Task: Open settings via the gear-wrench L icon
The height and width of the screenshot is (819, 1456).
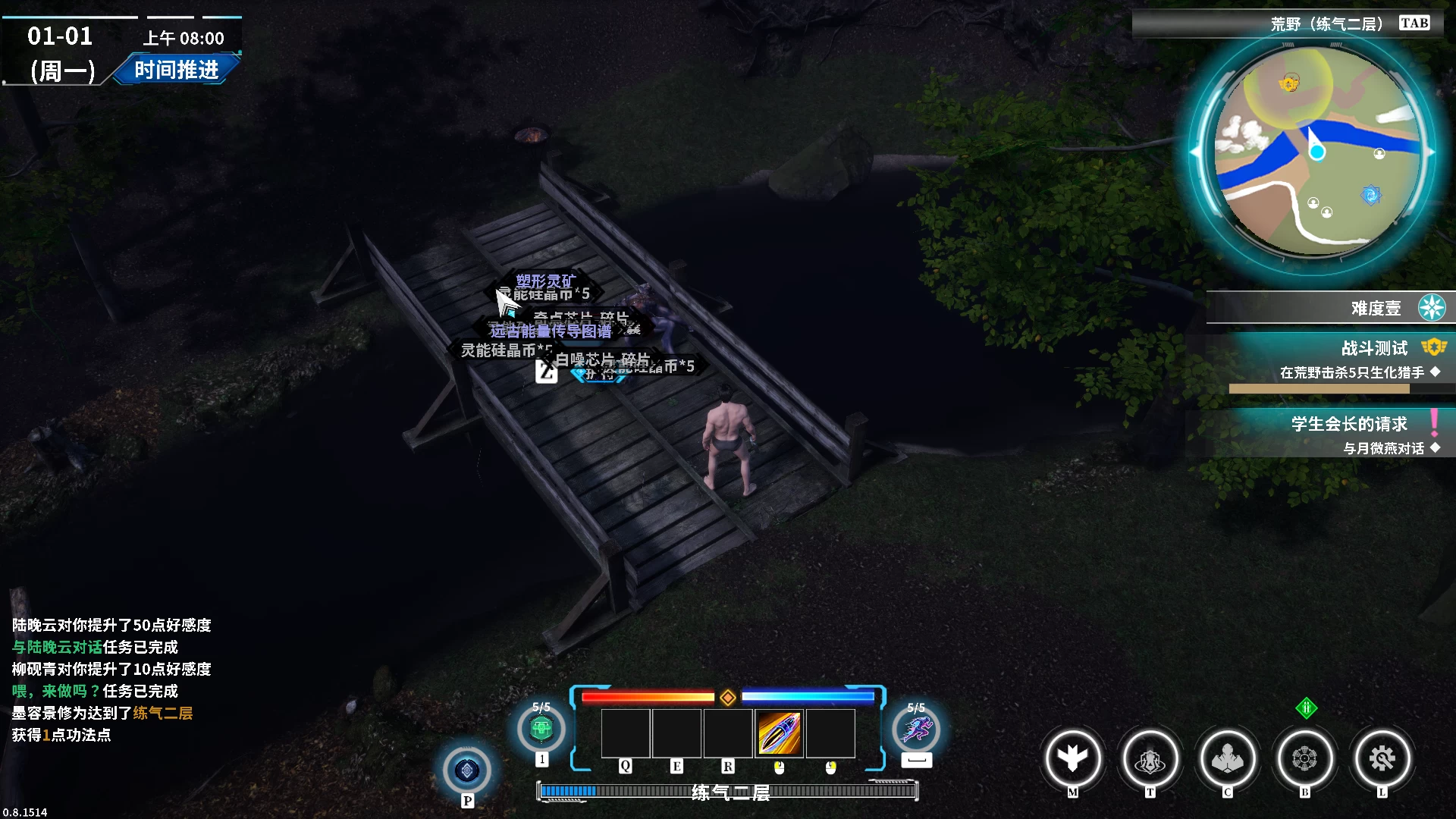Action: (1382, 758)
